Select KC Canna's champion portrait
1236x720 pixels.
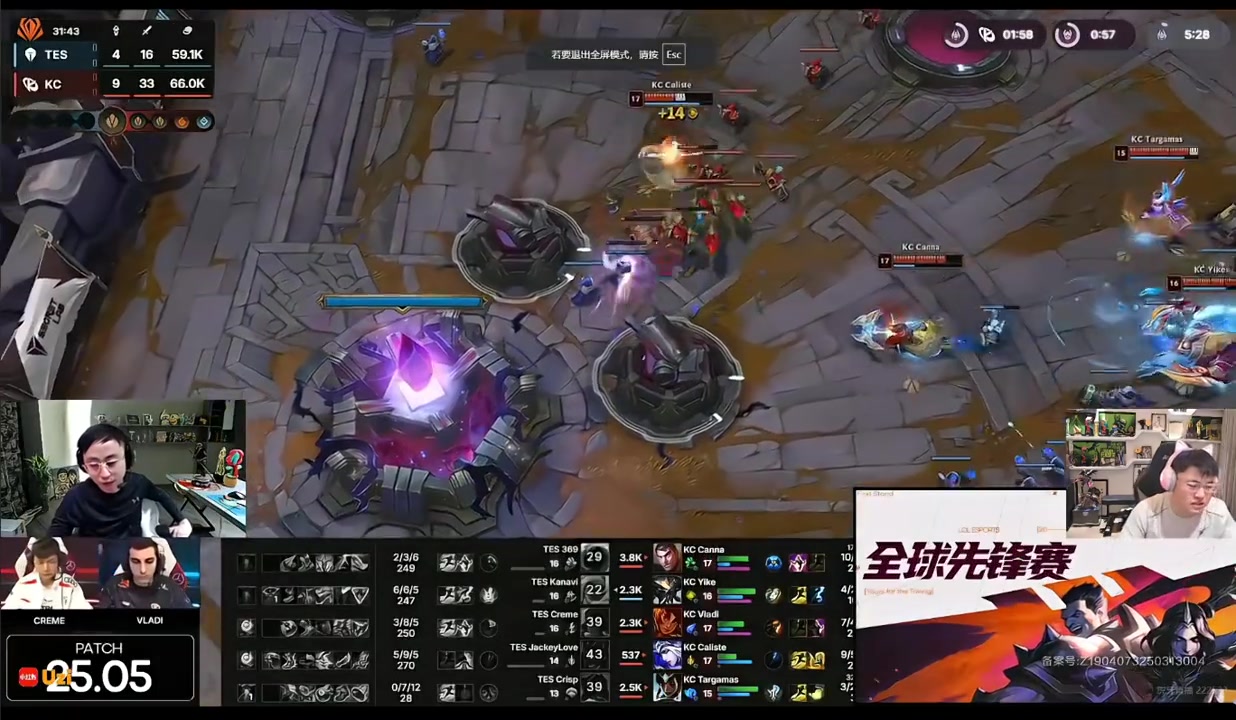point(667,558)
